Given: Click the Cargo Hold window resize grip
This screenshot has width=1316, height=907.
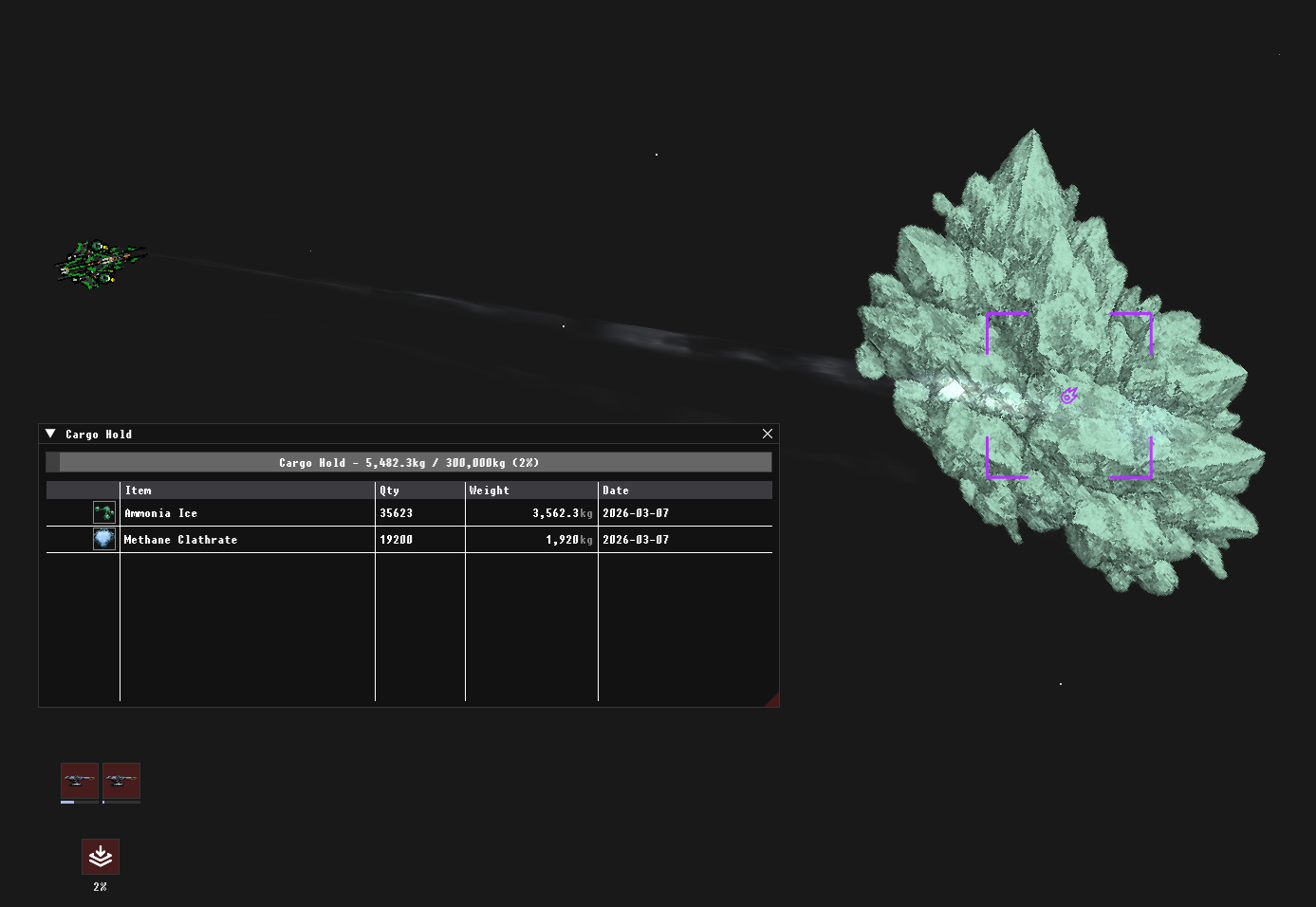Looking at the screenshot, I should coord(772,700).
